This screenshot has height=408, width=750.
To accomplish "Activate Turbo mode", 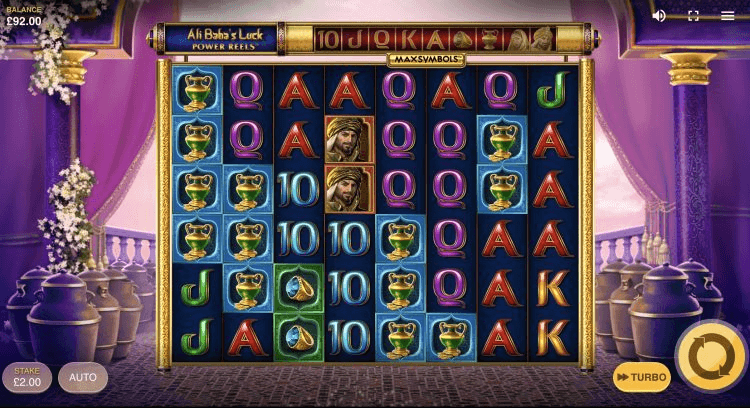I will [x=642, y=377].
